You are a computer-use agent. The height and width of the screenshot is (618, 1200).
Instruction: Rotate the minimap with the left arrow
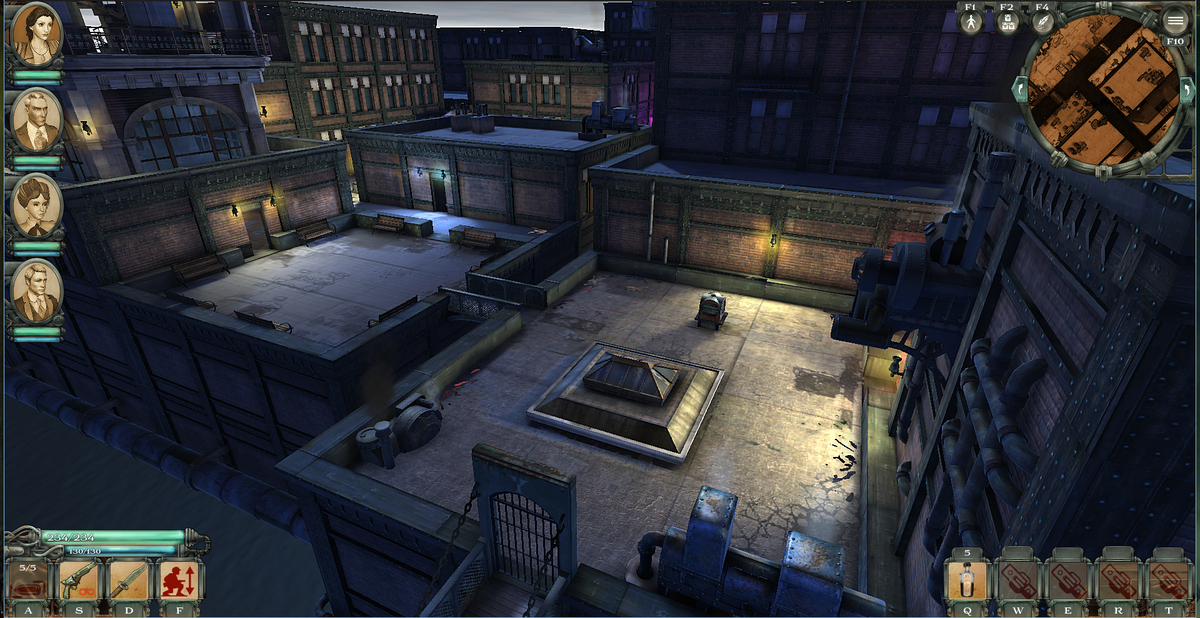[x=1021, y=90]
